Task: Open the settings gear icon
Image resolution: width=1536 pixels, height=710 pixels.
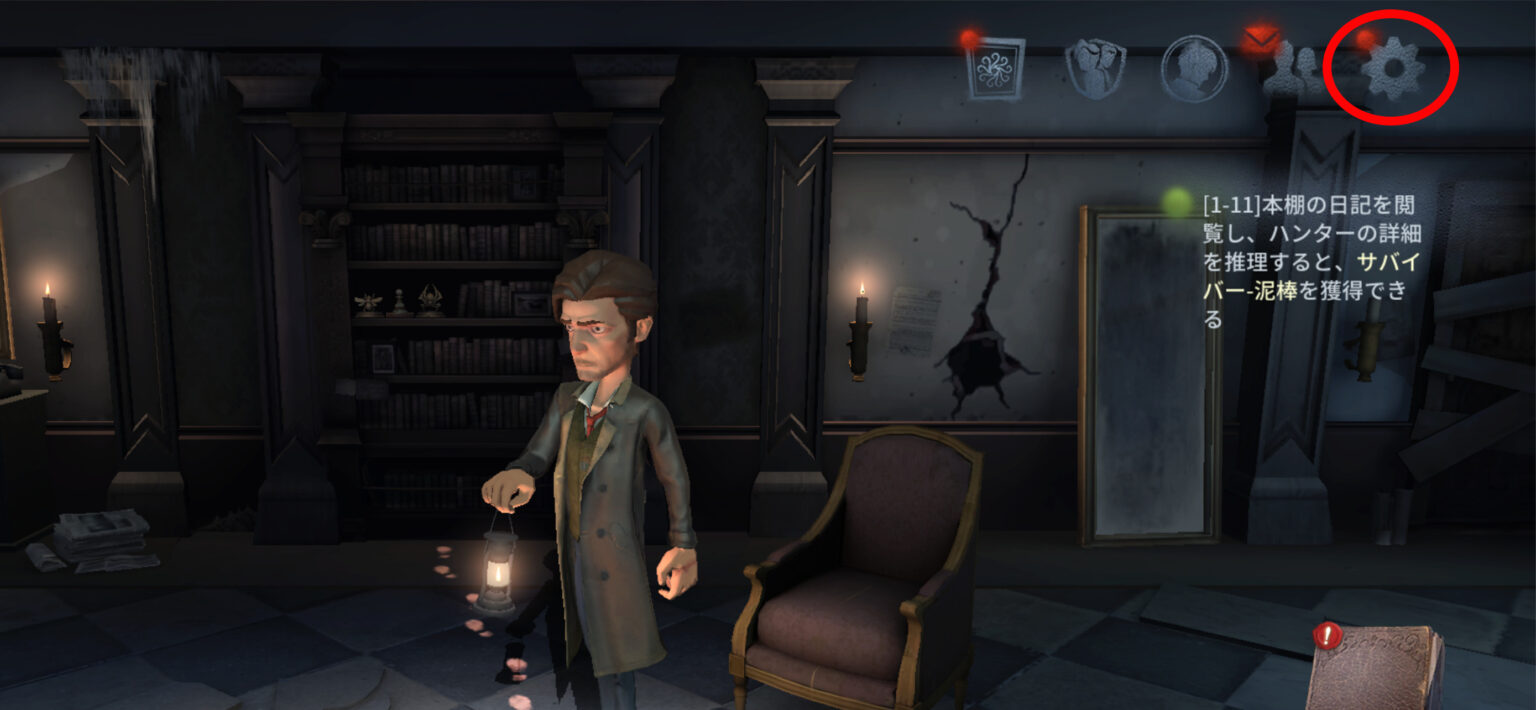Action: (1395, 70)
